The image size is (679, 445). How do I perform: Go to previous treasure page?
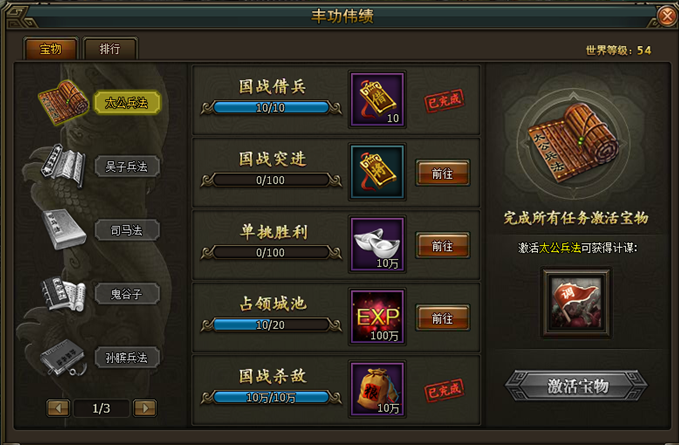(58, 408)
